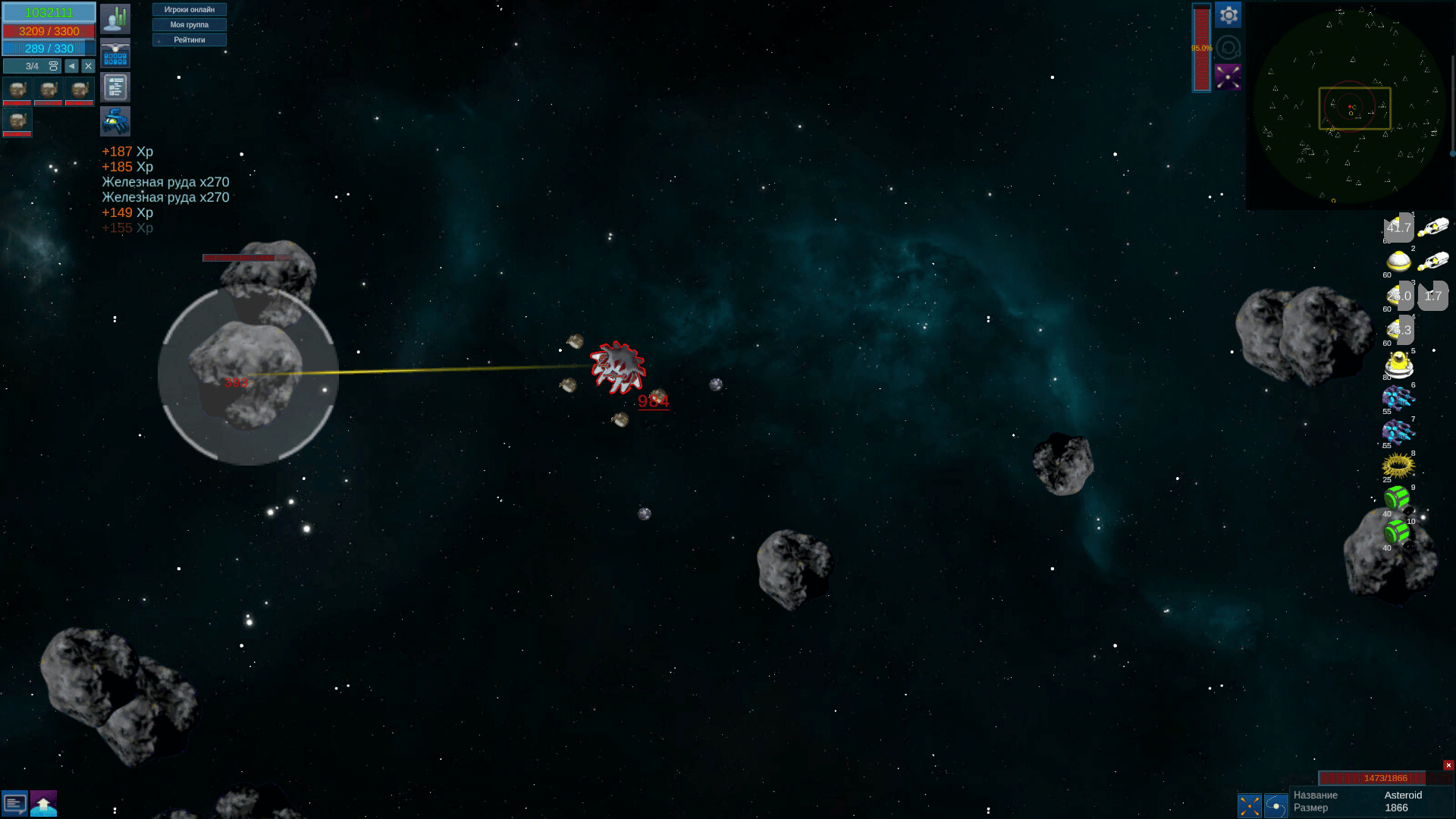Viewport: 1456px width, 819px height.
Task: Open the chat window icon
Action: click(15, 803)
